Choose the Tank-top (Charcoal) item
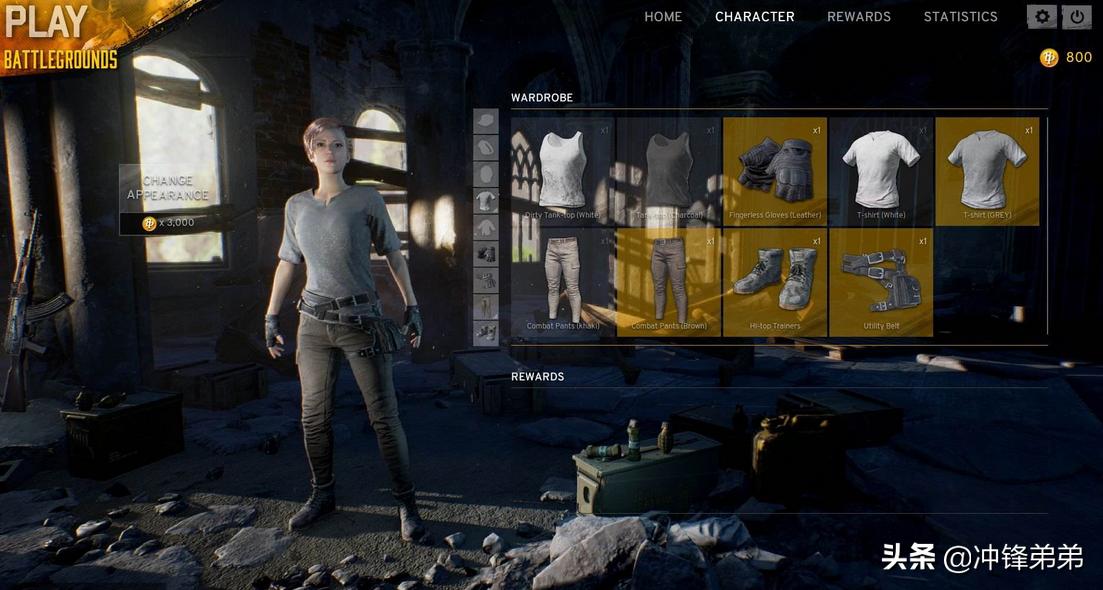Image resolution: width=1103 pixels, height=590 pixels. 669,171
